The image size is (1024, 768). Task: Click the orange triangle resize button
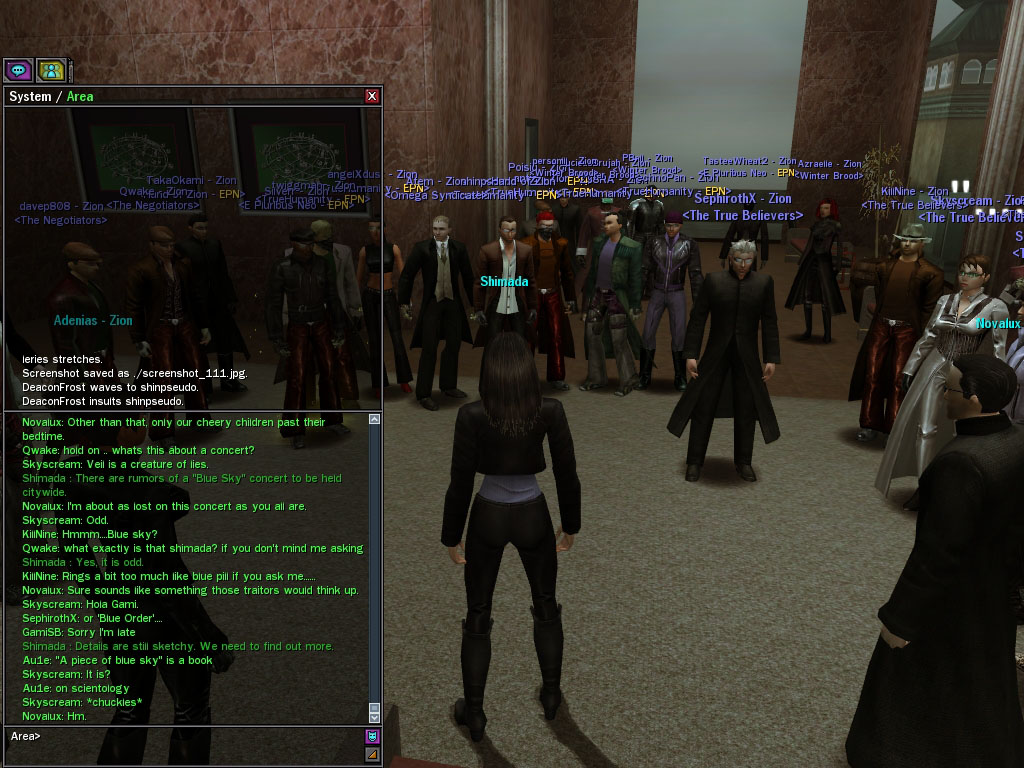pos(373,754)
